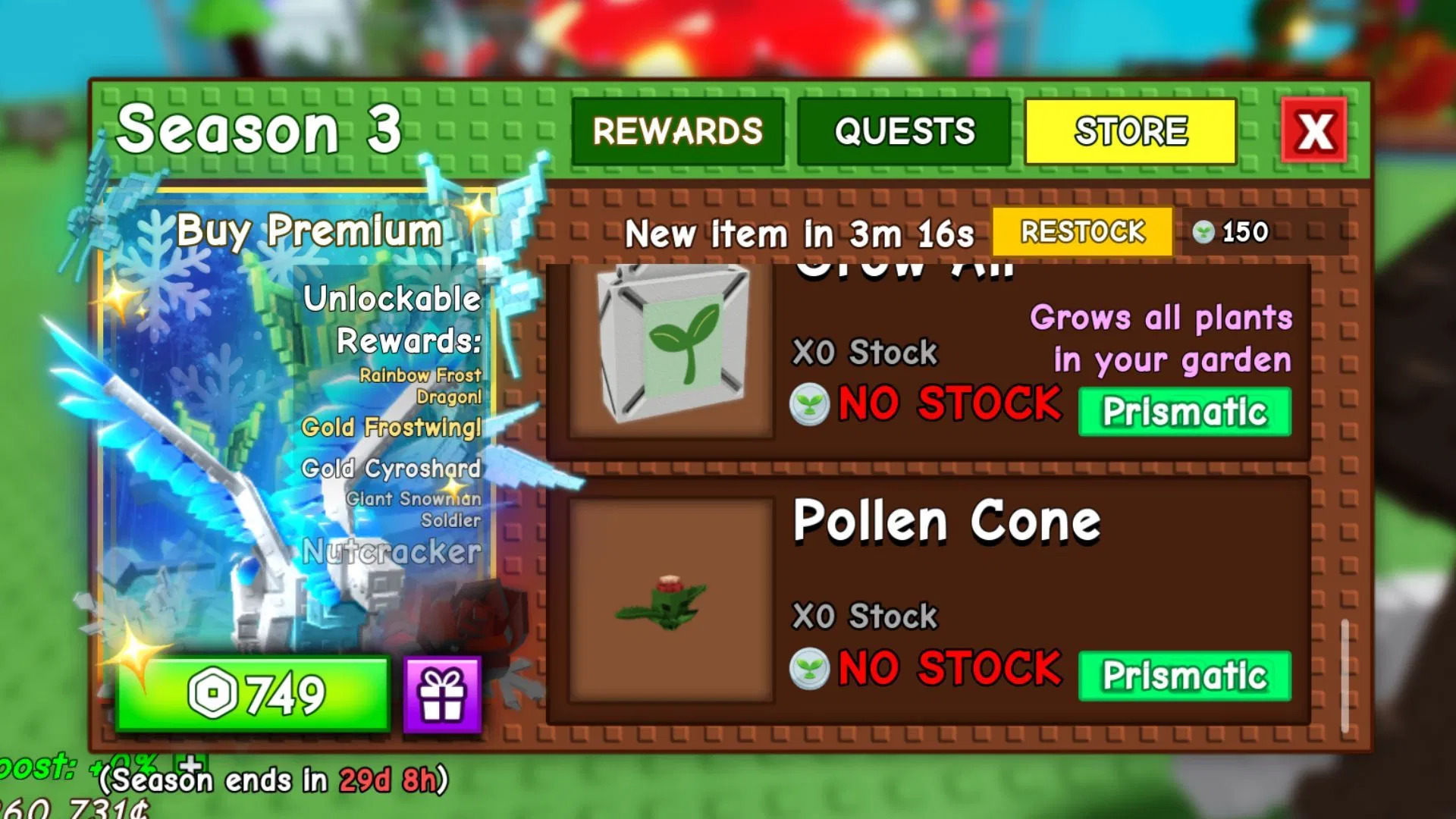Image resolution: width=1456 pixels, height=819 pixels.
Task: Click the Gold Frostwing reward text
Action: 392,428
